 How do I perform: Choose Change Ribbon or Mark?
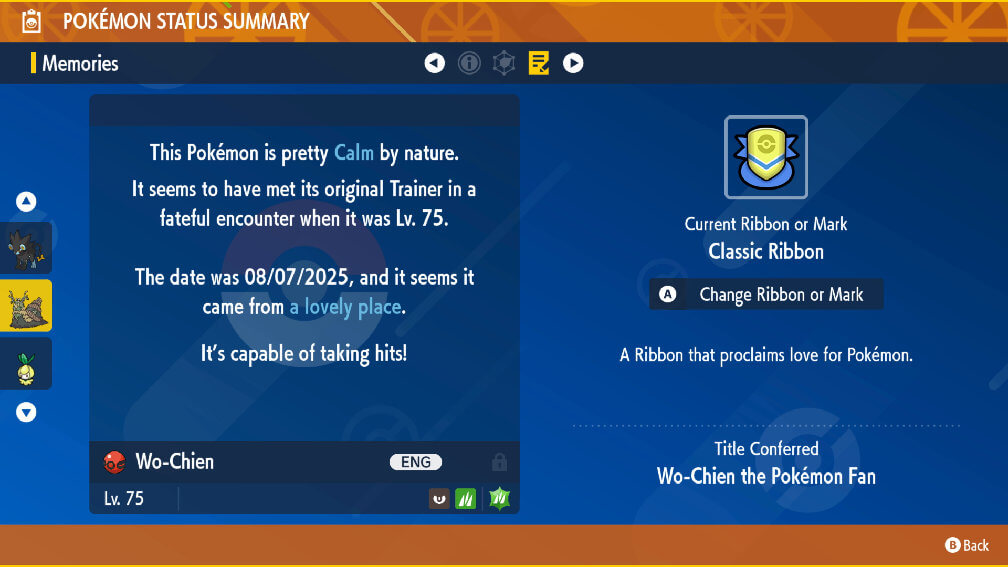(x=766, y=294)
